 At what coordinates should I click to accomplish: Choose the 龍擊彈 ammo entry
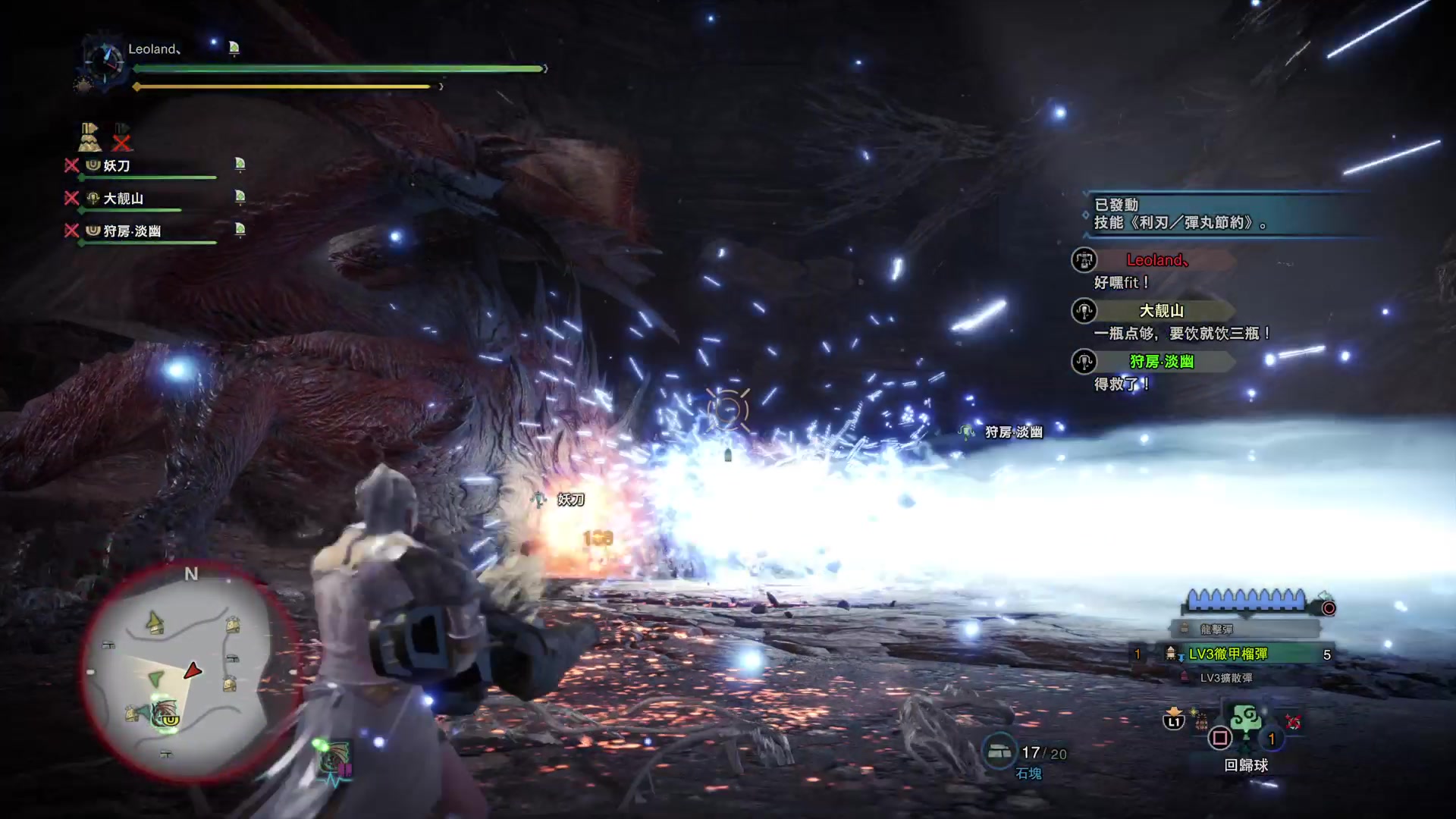pyautogui.click(x=1216, y=629)
